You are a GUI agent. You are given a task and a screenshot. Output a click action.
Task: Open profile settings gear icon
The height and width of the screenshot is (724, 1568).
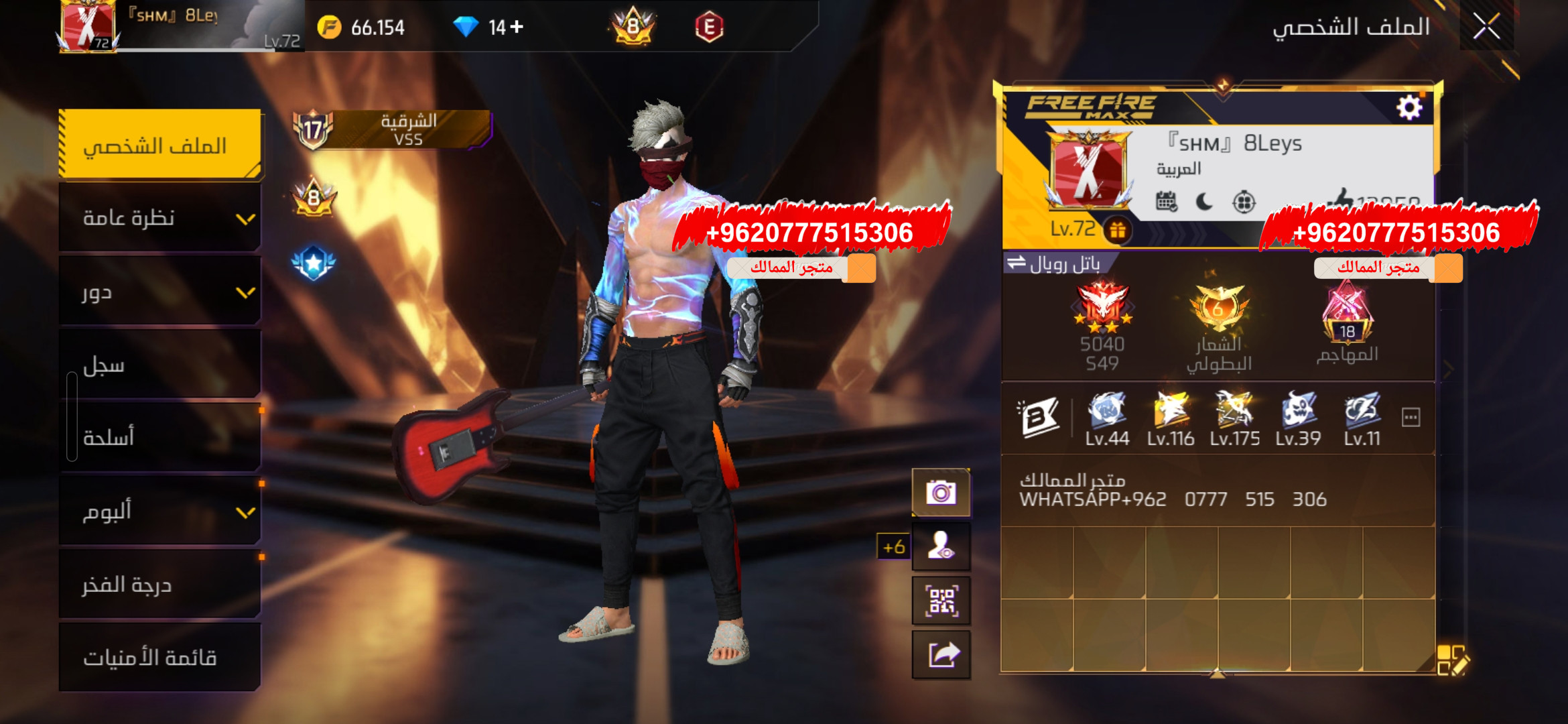pyautogui.click(x=1409, y=107)
